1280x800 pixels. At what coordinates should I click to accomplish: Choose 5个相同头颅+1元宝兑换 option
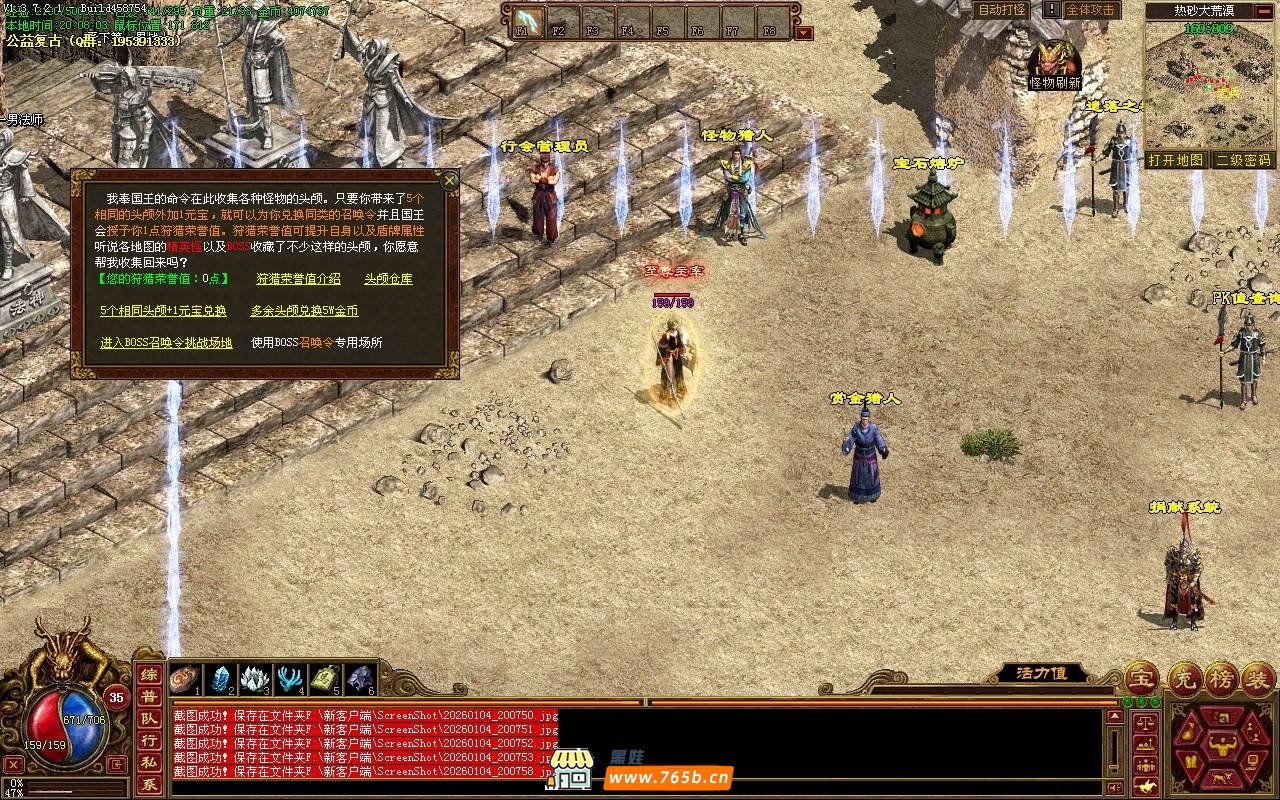(163, 311)
